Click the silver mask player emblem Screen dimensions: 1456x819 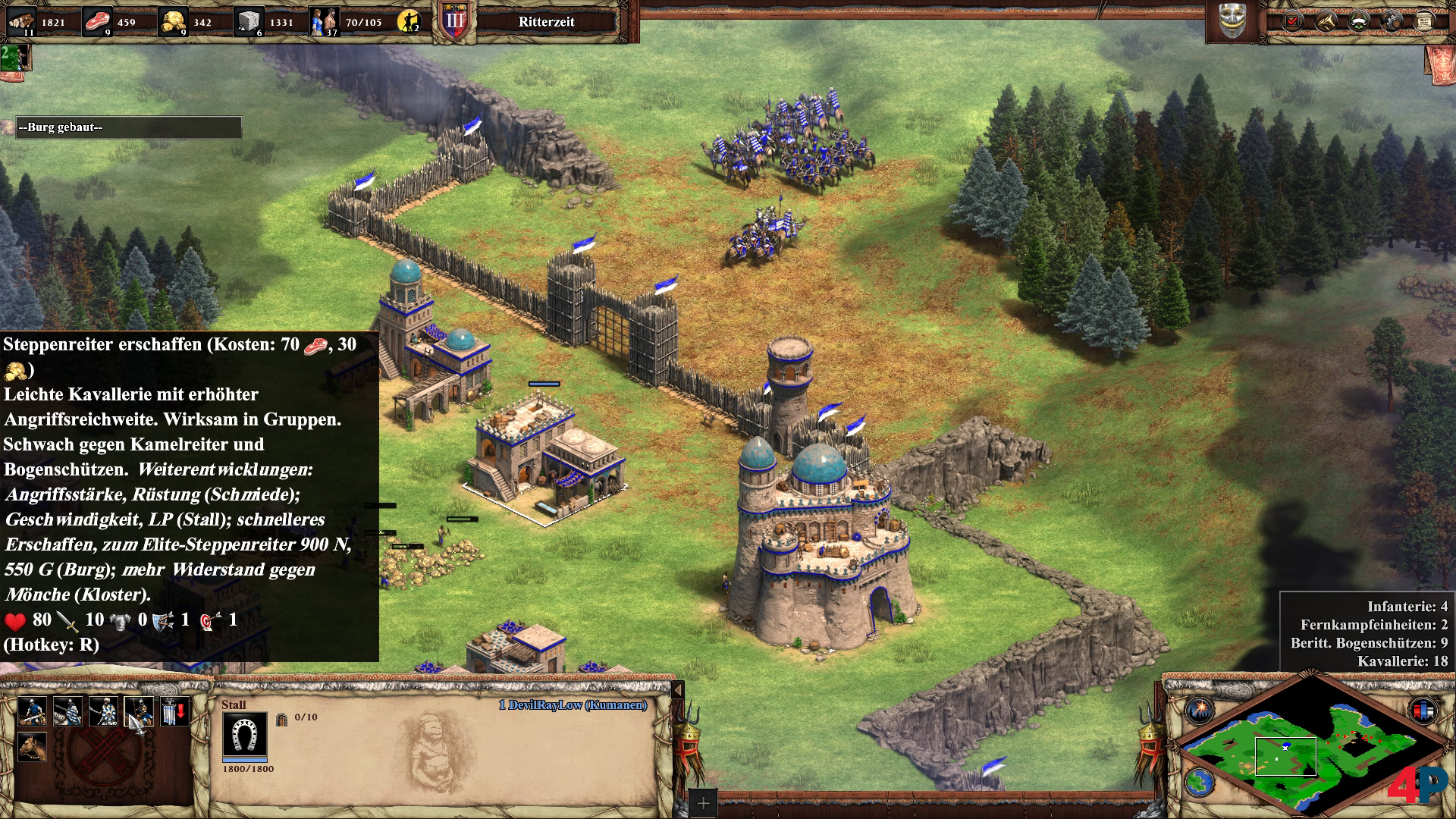click(x=1232, y=21)
